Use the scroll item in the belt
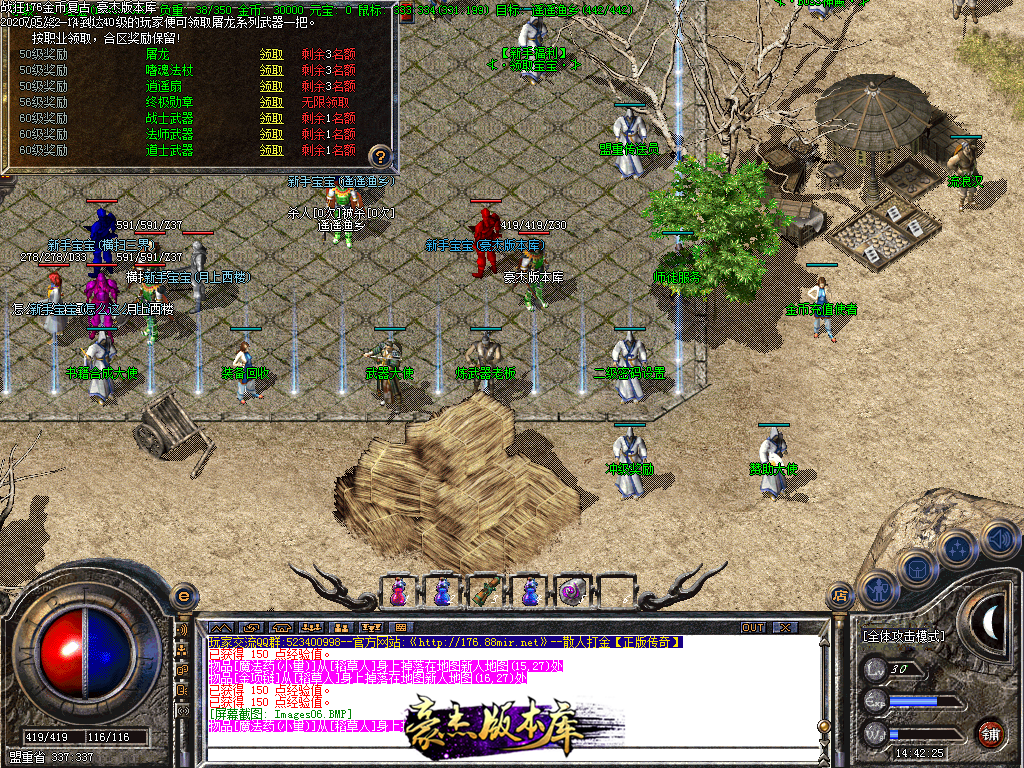This screenshot has height=768, width=1024. (x=485, y=592)
